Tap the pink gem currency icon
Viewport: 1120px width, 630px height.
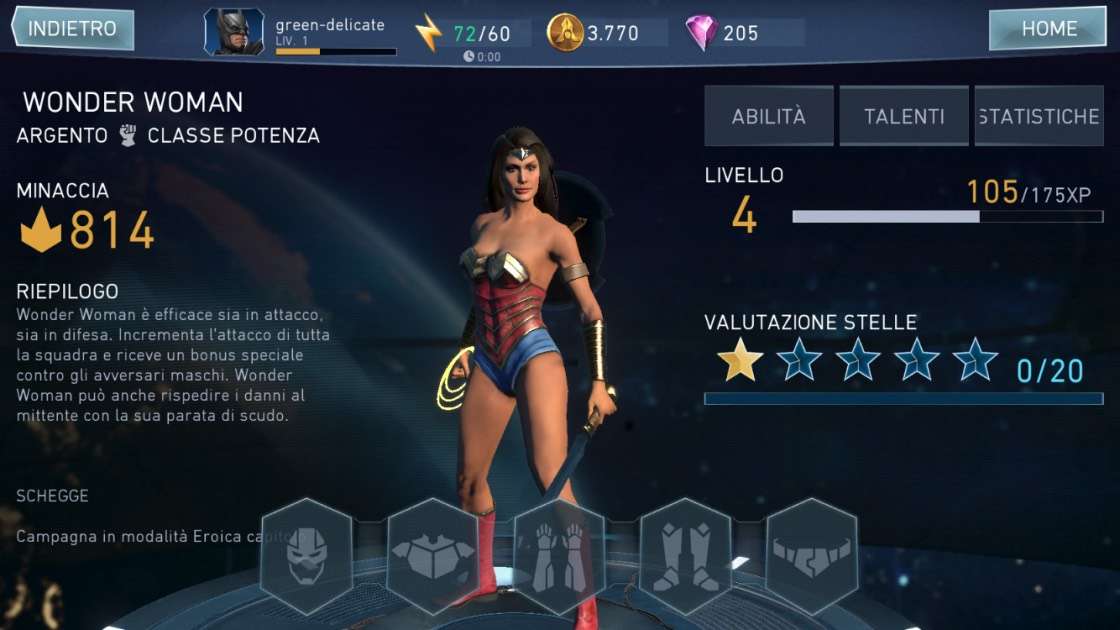701,33
